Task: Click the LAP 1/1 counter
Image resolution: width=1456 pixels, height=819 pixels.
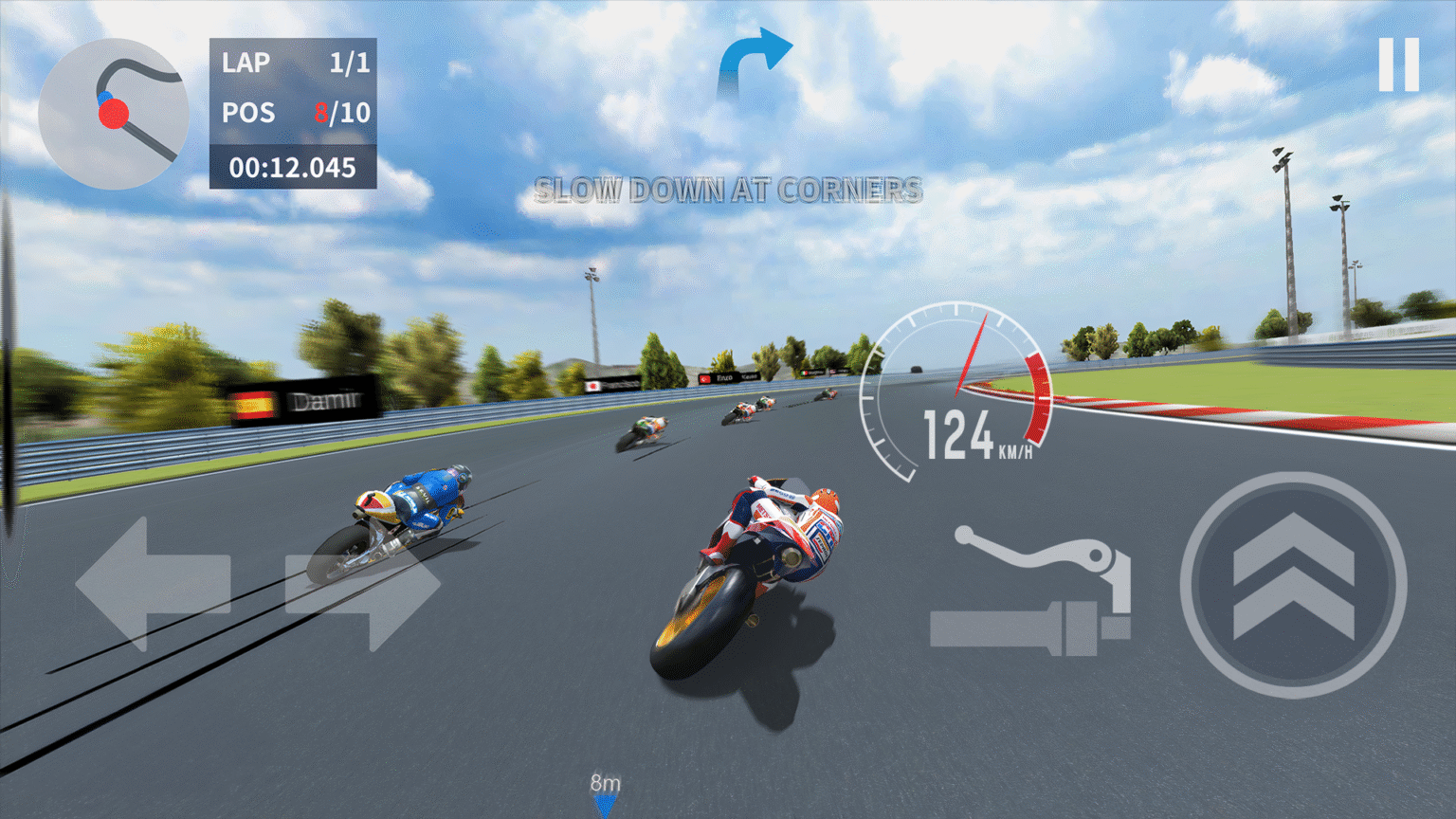Action: [294, 63]
